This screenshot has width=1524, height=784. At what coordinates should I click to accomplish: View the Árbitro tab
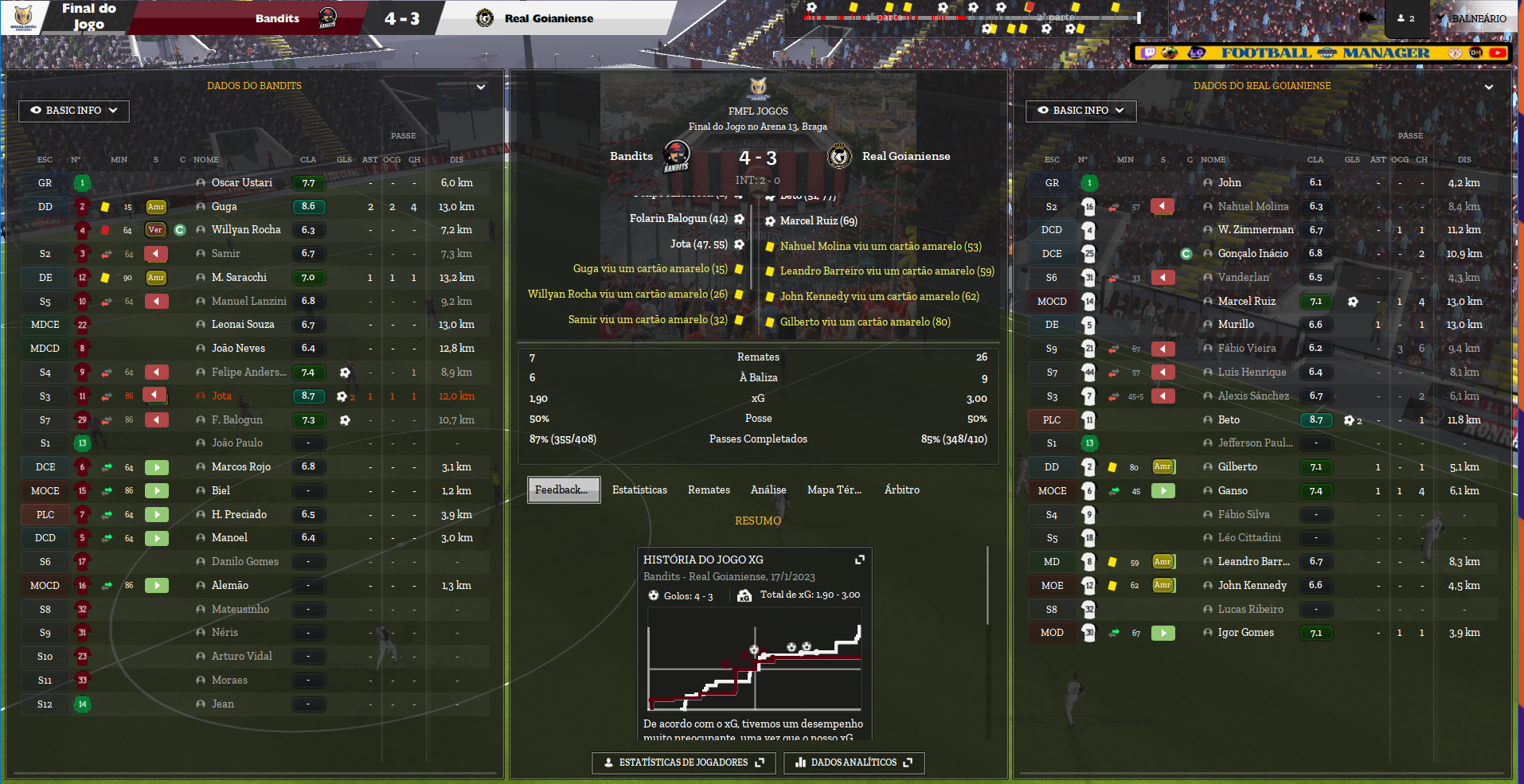(901, 490)
